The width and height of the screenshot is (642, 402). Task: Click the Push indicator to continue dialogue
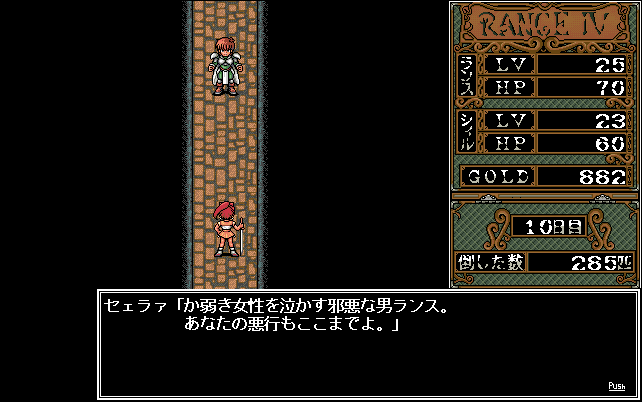(616, 385)
